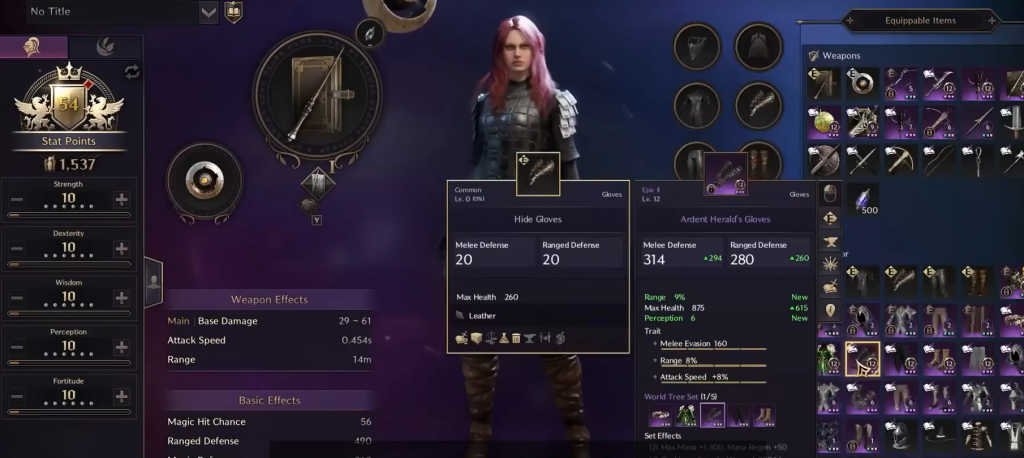Expand the side panel with the portrait tab

[x=154, y=282]
